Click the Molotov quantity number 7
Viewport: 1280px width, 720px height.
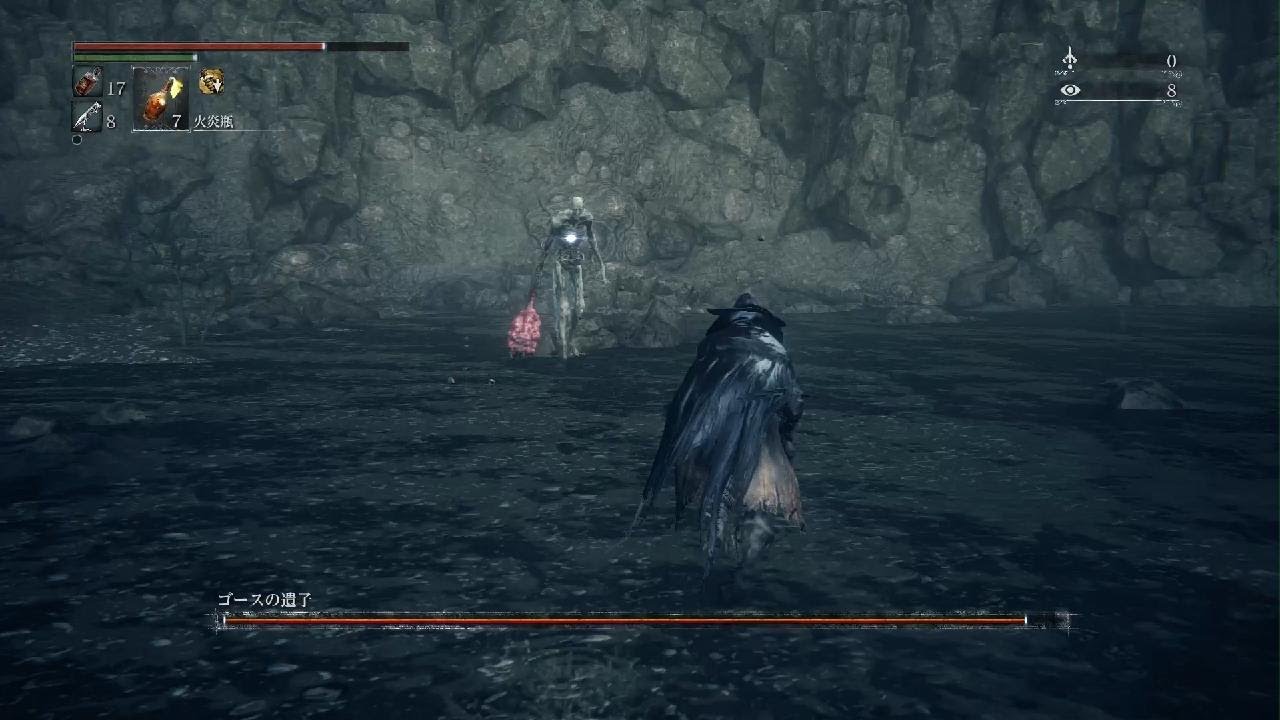point(176,120)
